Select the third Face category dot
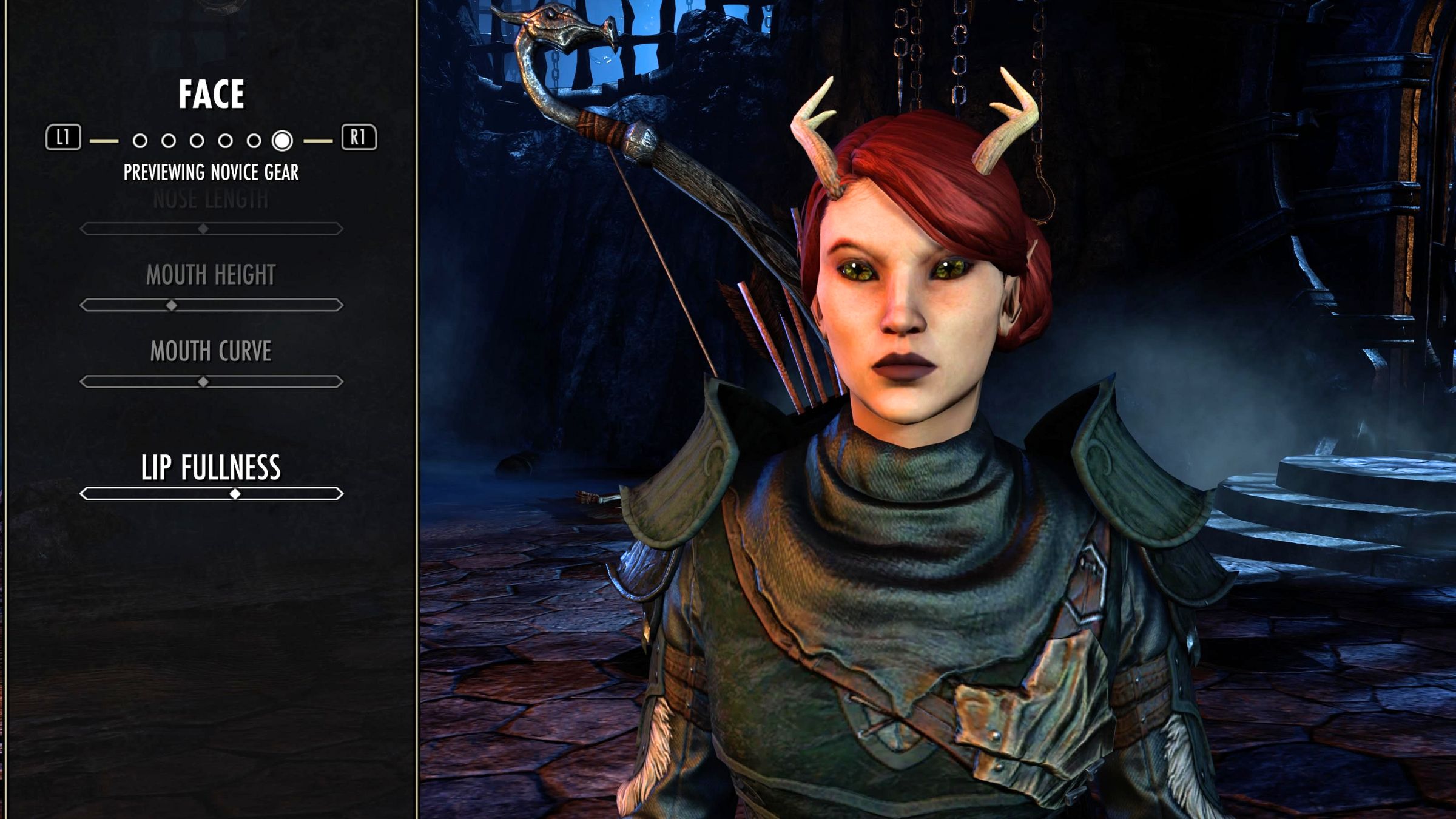Image resolution: width=1456 pixels, height=819 pixels. 197,141
